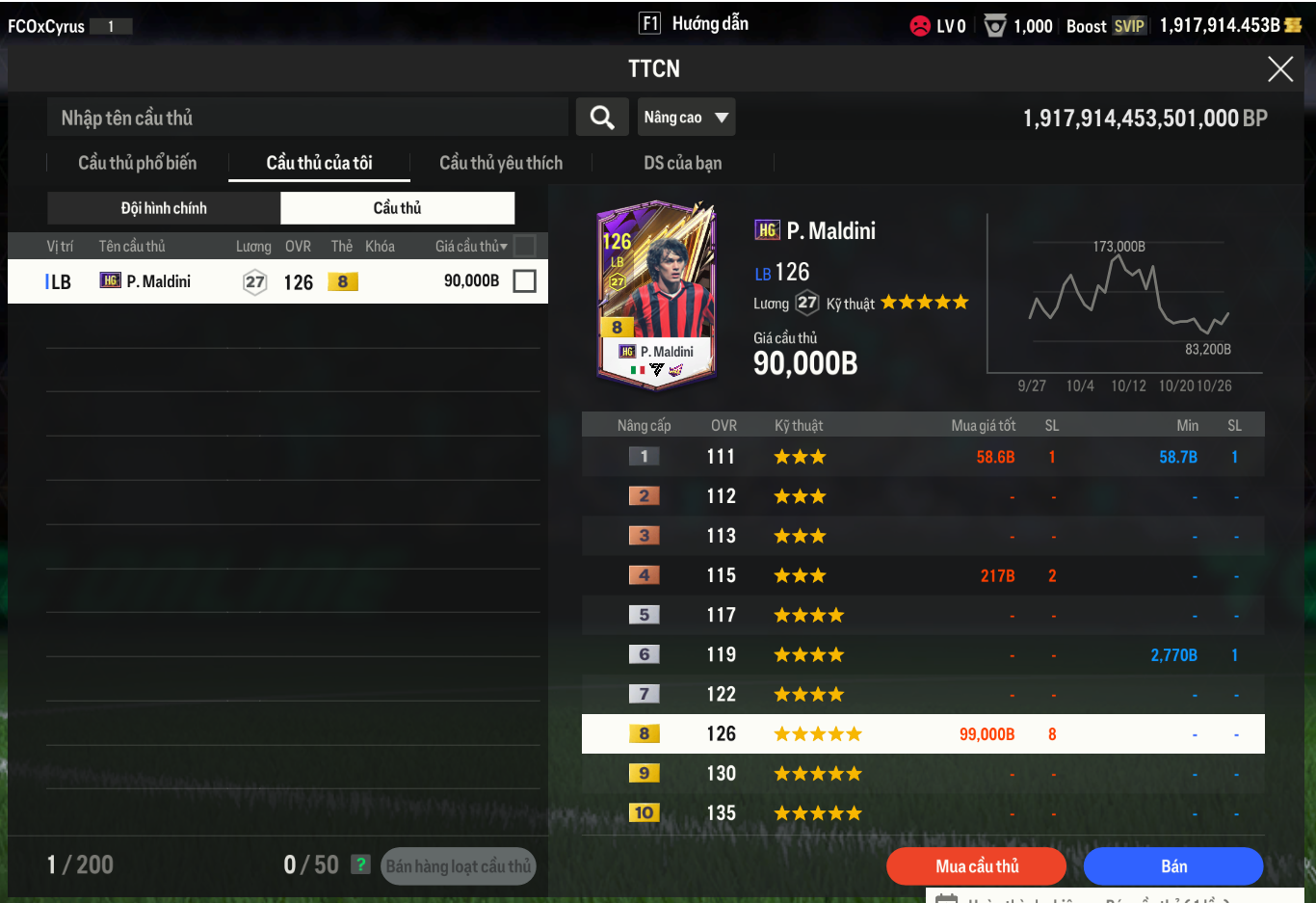Show the DS của bạn tab
The height and width of the screenshot is (903, 1316).
[682, 163]
